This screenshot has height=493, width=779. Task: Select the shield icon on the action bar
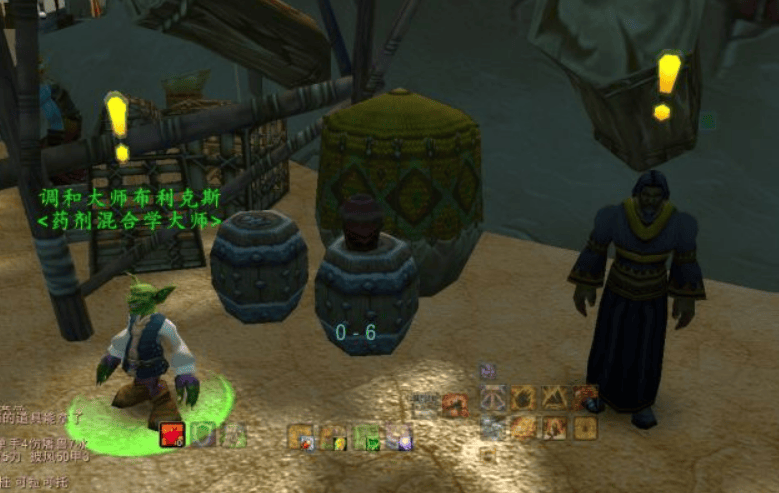pos(204,435)
